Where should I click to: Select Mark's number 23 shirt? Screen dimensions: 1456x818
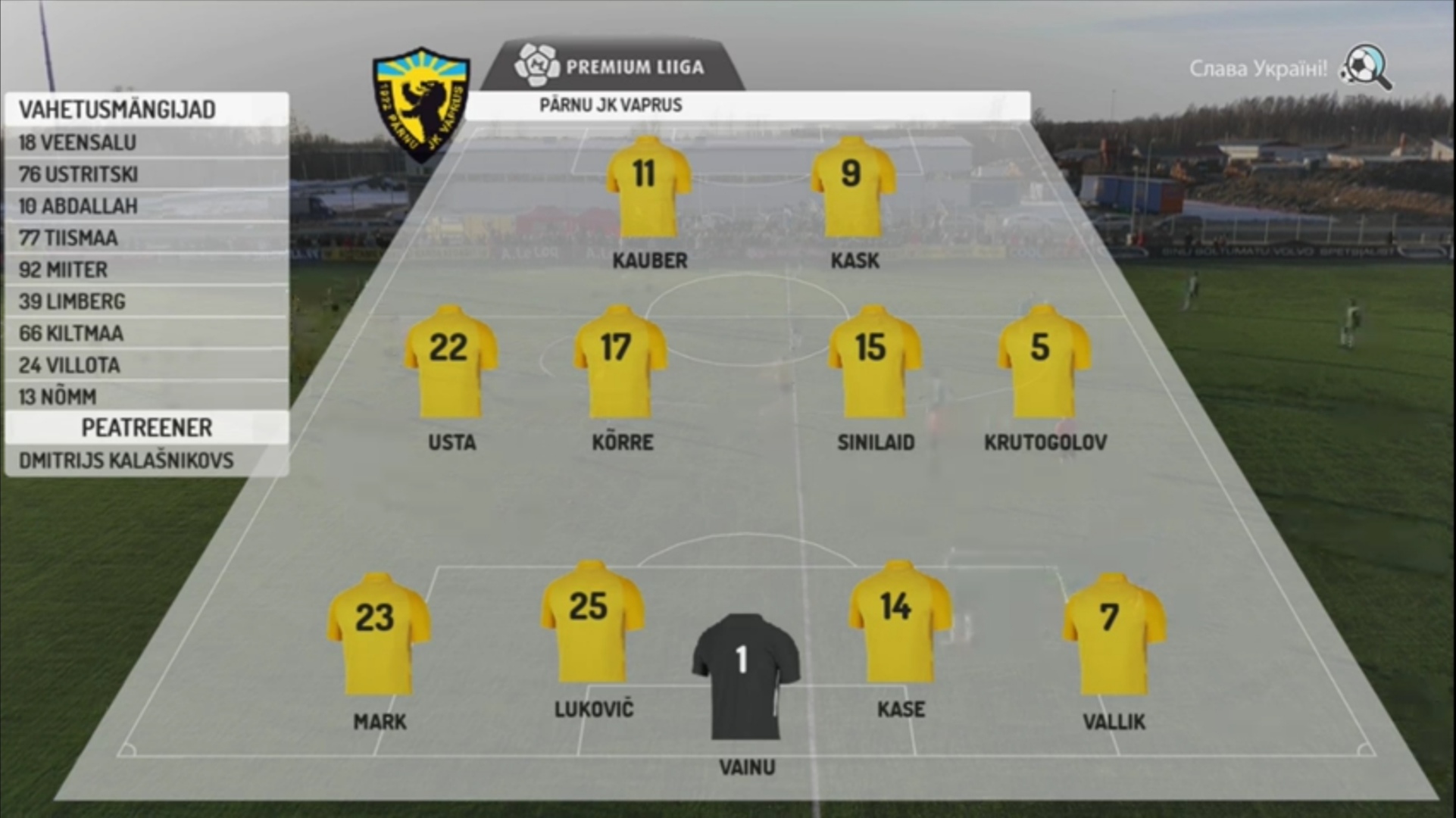378,634
